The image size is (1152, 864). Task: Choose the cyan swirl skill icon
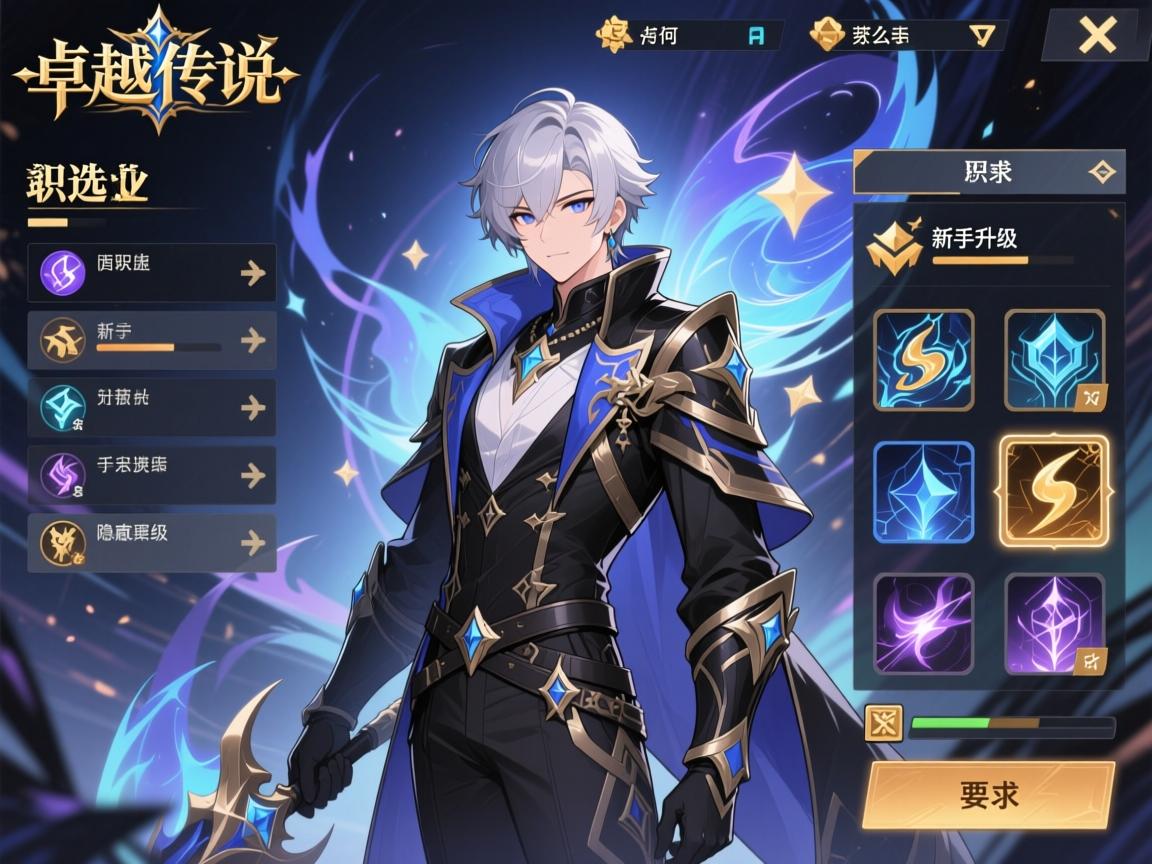click(923, 360)
